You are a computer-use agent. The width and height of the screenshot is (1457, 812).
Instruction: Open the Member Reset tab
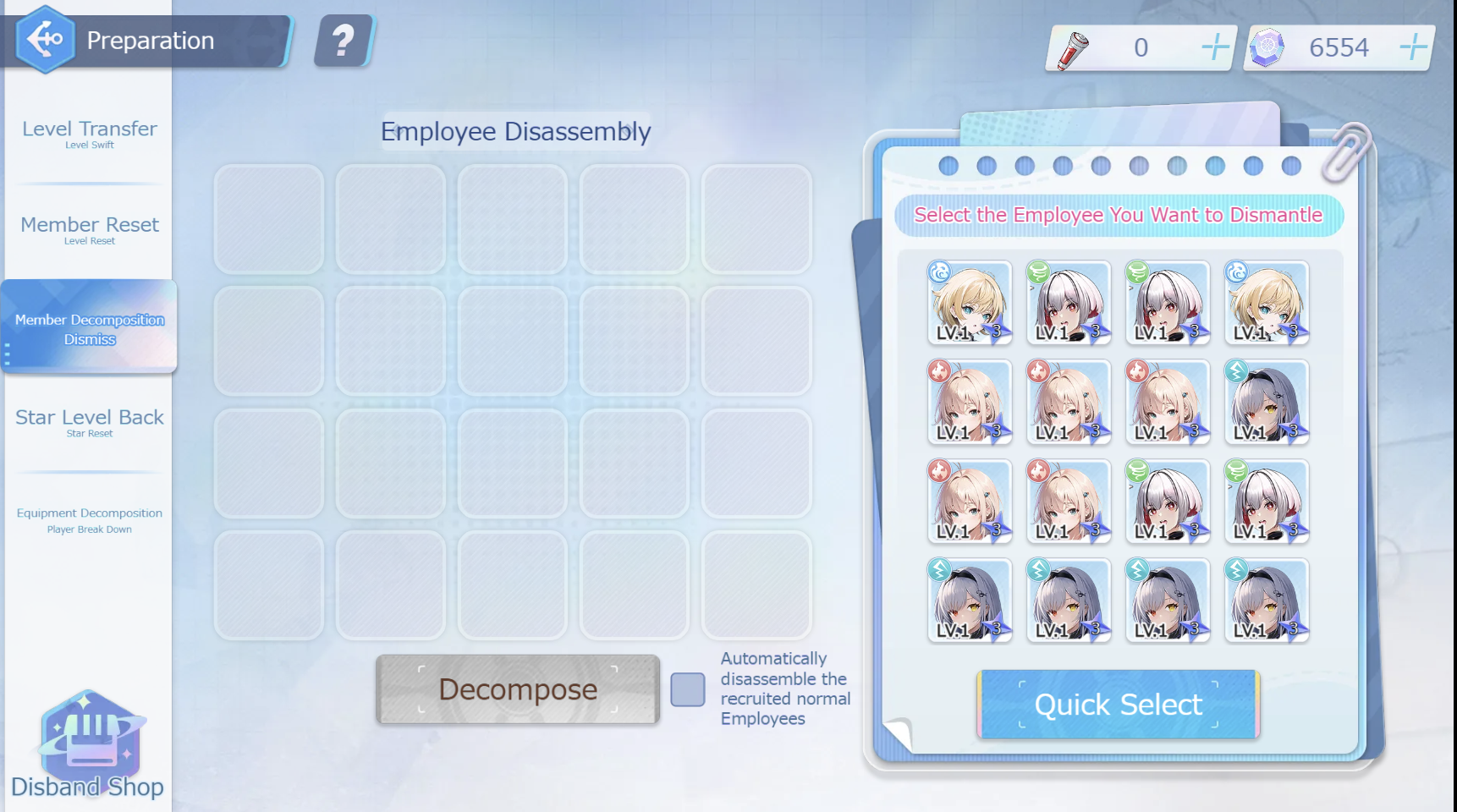click(x=90, y=229)
